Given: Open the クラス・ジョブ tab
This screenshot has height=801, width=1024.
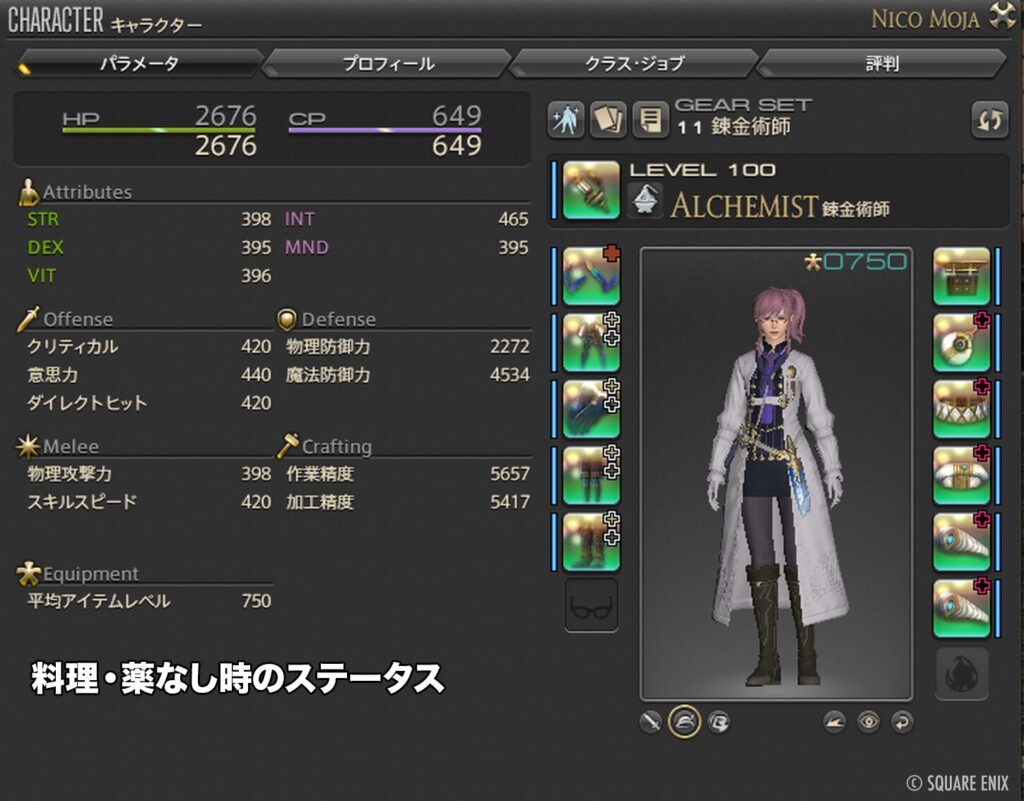Looking at the screenshot, I should point(634,64).
